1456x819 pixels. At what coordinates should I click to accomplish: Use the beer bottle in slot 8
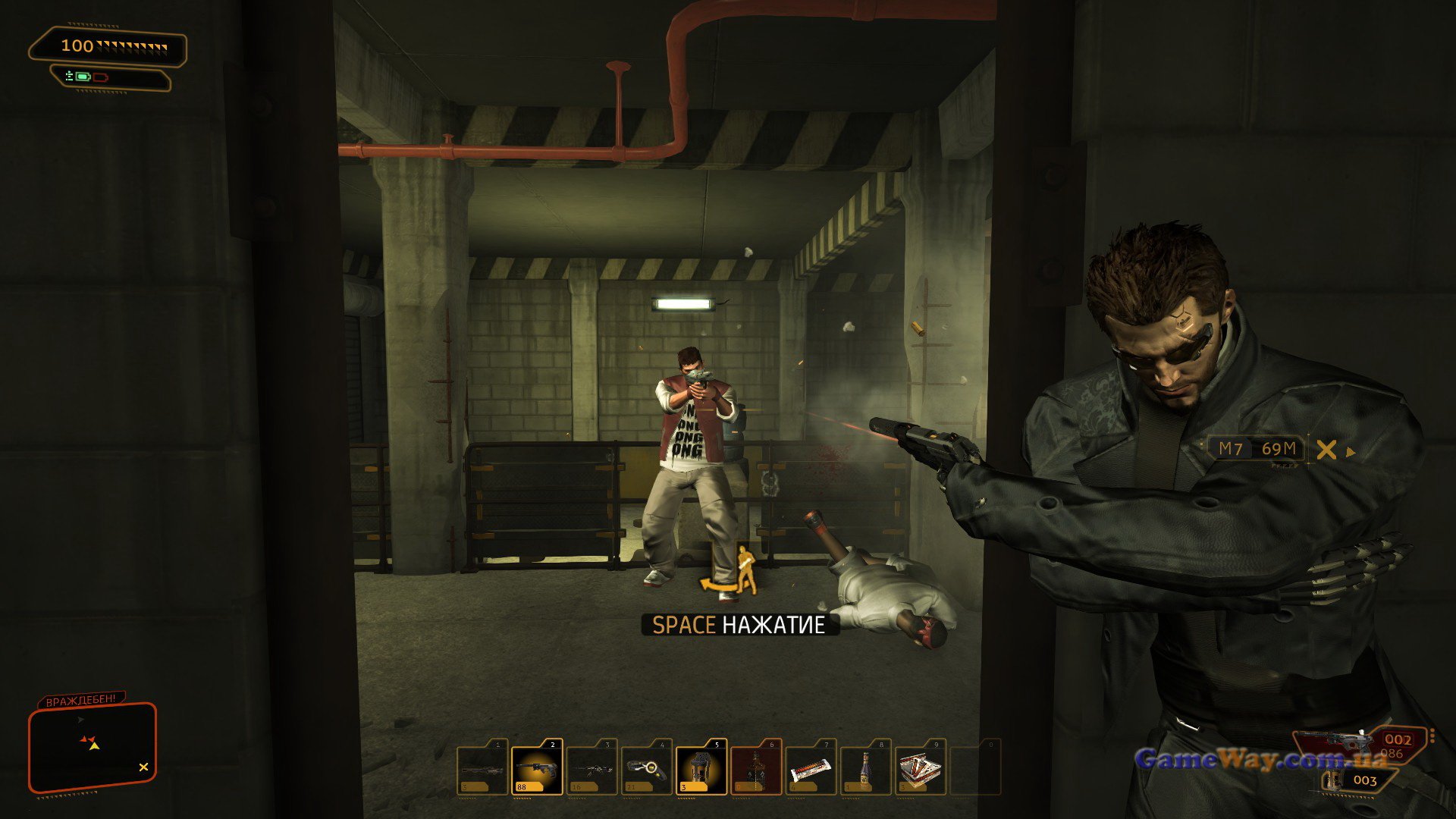tap(865, 768)
